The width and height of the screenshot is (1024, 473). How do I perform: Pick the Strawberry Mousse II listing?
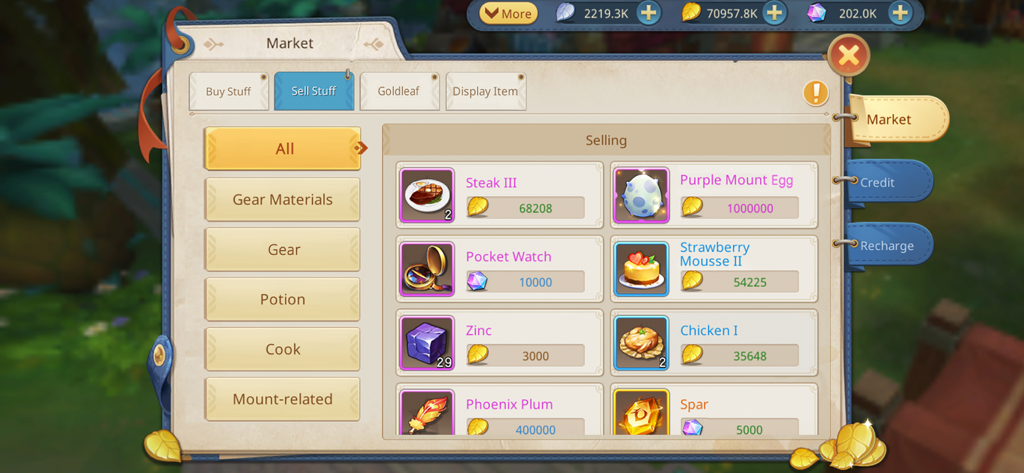pos(714,269)
